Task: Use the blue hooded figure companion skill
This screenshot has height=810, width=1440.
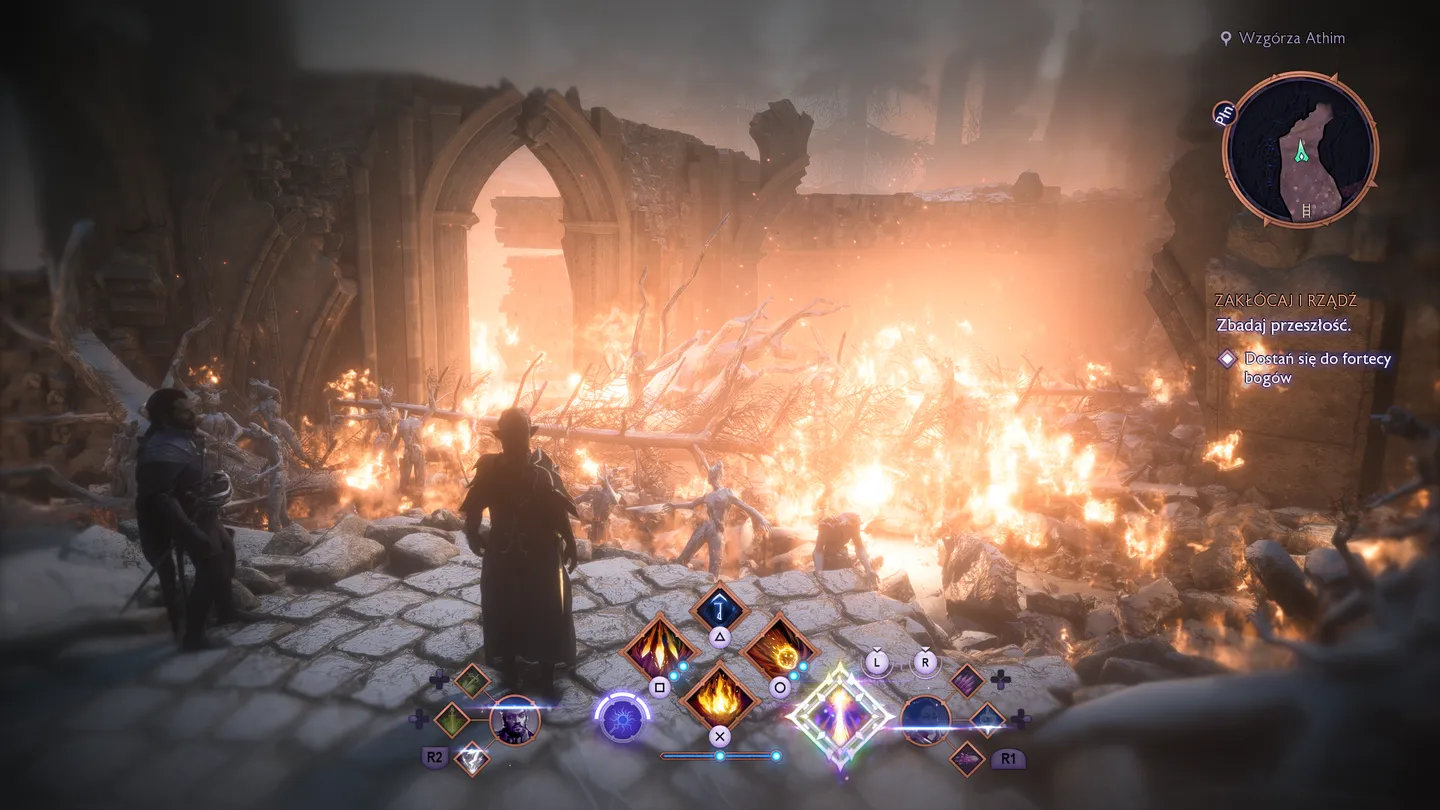Action: tap(987, 719)
